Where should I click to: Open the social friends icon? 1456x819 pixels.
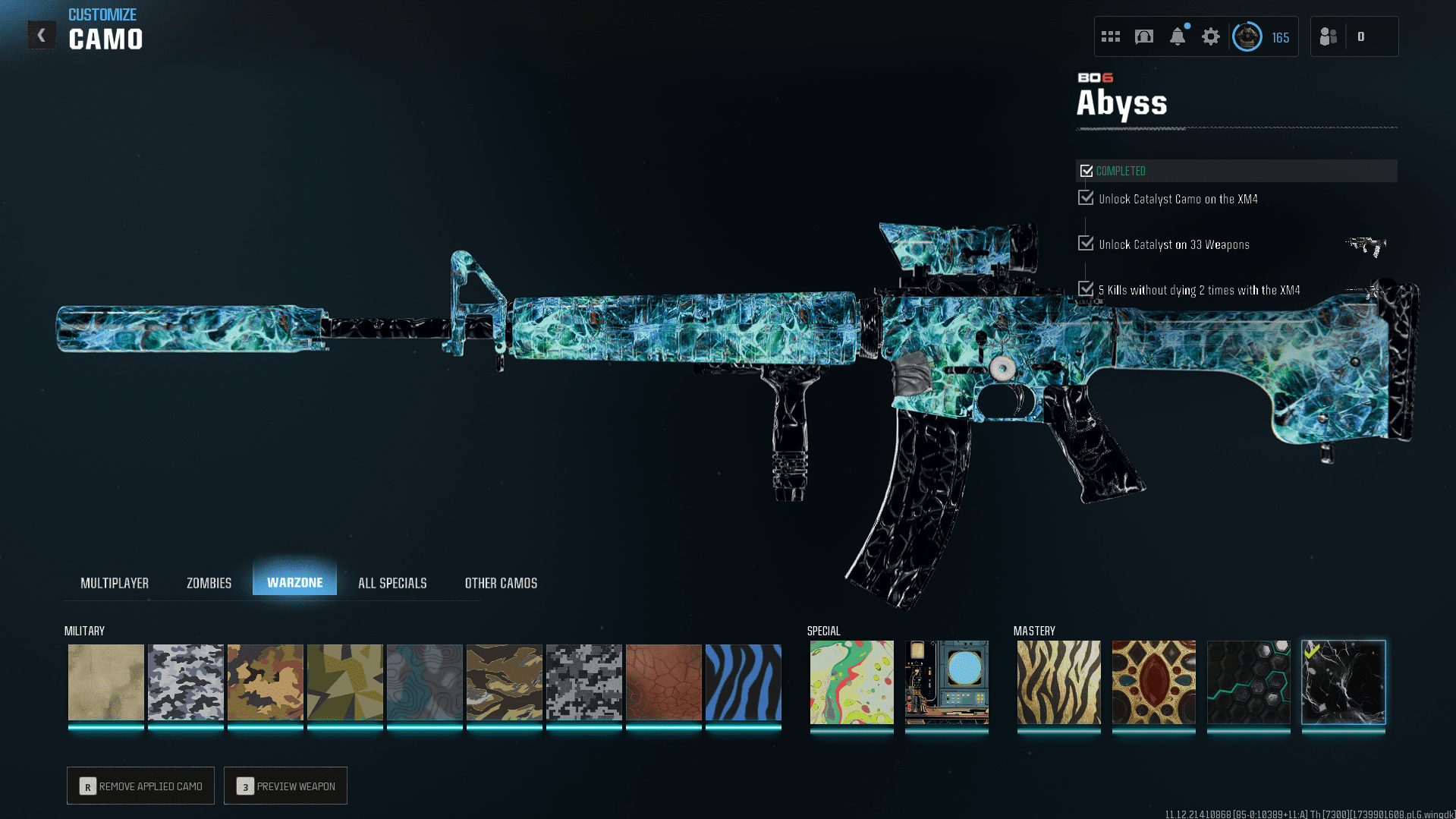[x=1329, y=36]
